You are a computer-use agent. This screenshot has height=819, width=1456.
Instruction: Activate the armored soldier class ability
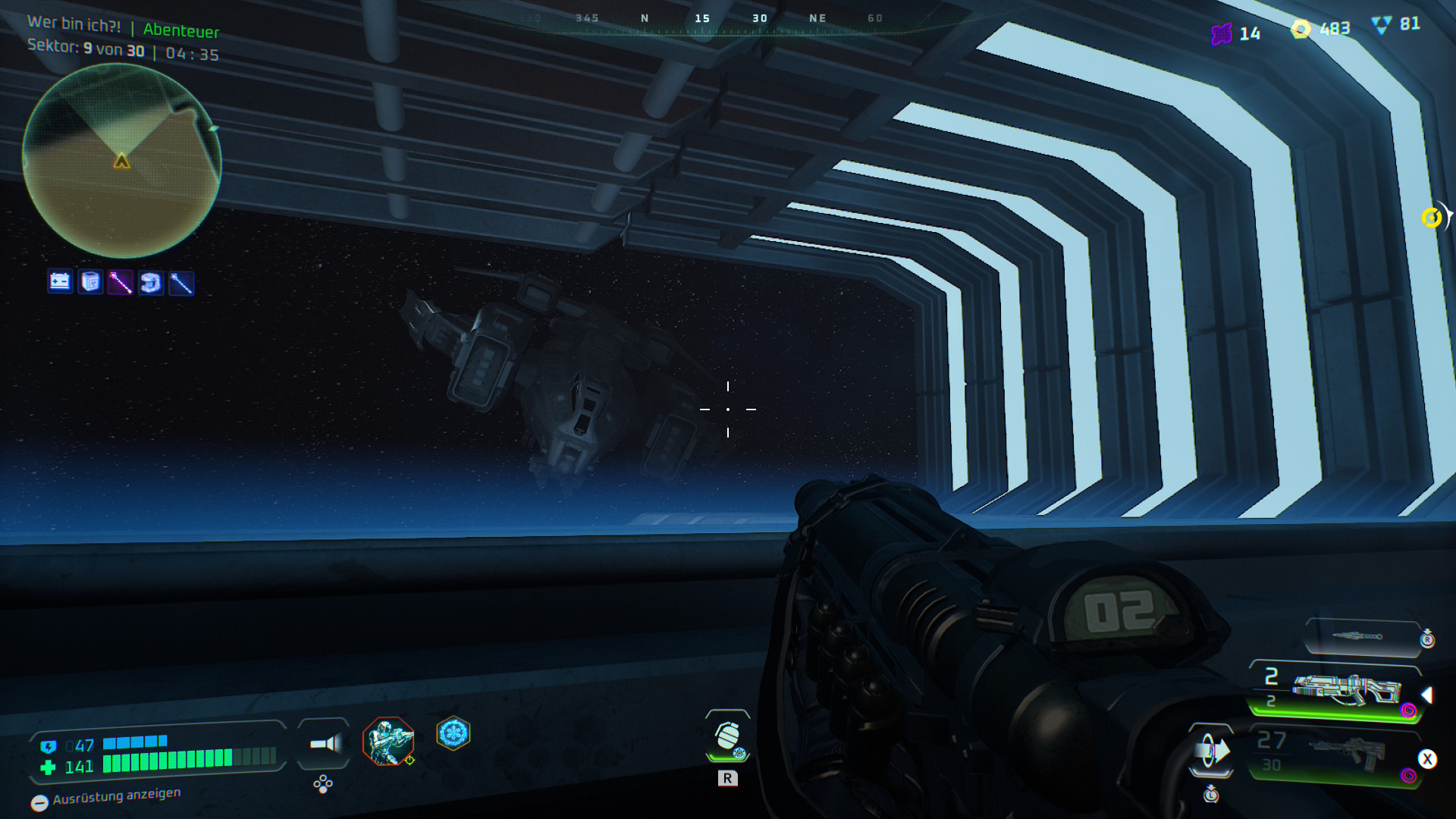coord(388,741)
